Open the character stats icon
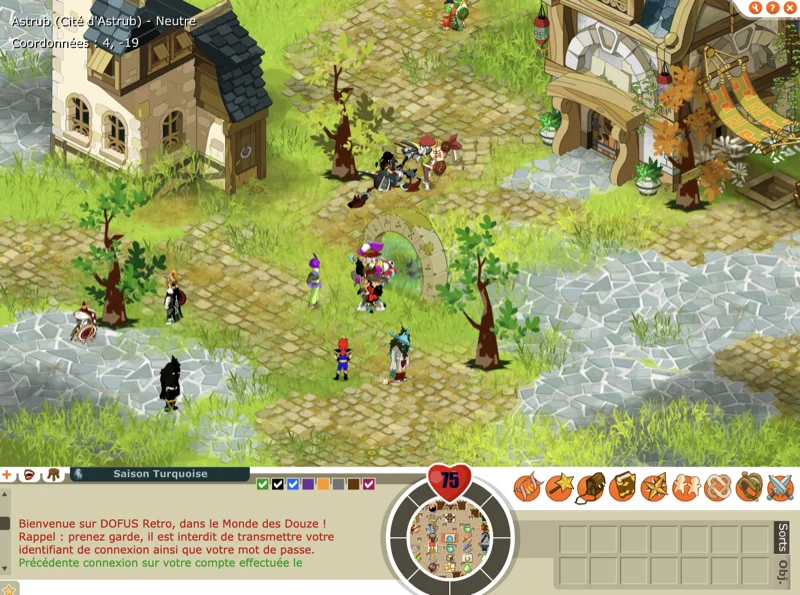The width and height of the screenshot is (800, 595). point(526,488)
